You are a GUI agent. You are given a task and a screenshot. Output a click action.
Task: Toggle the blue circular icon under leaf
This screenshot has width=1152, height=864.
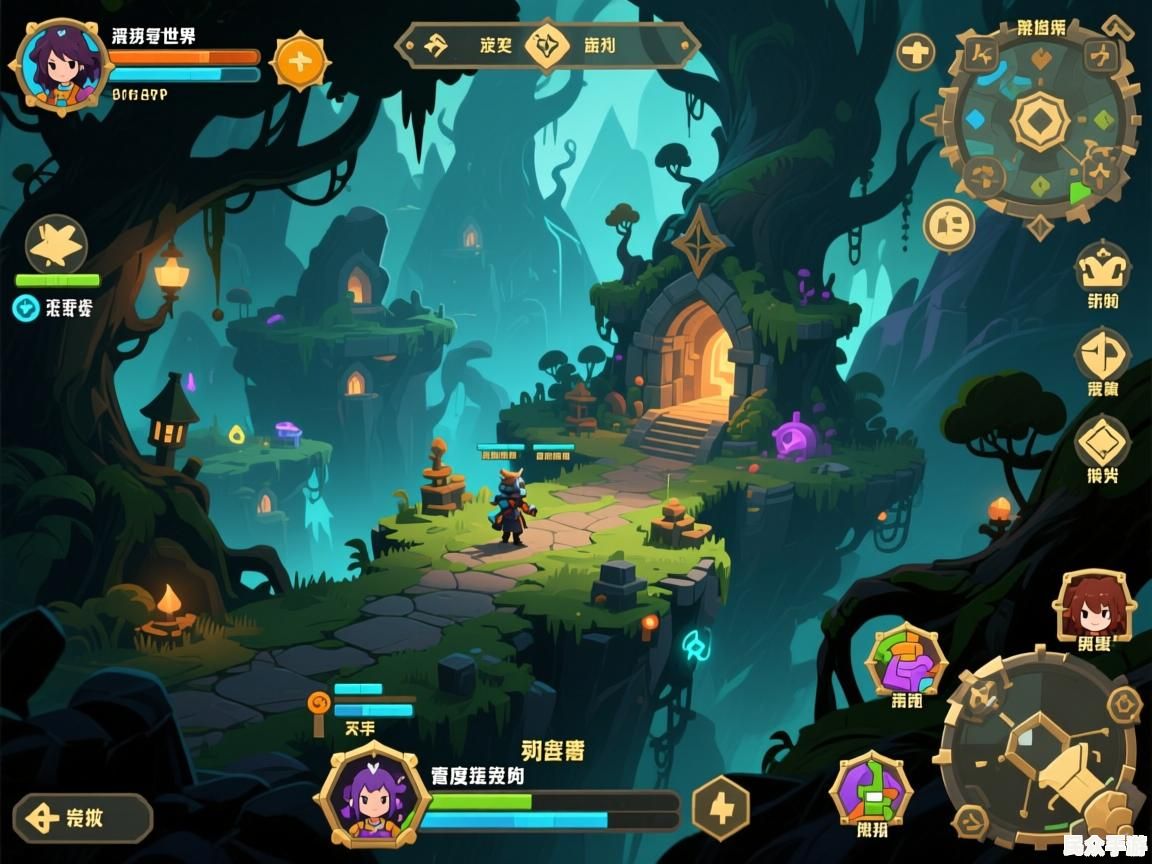click(x=25, y=308)
